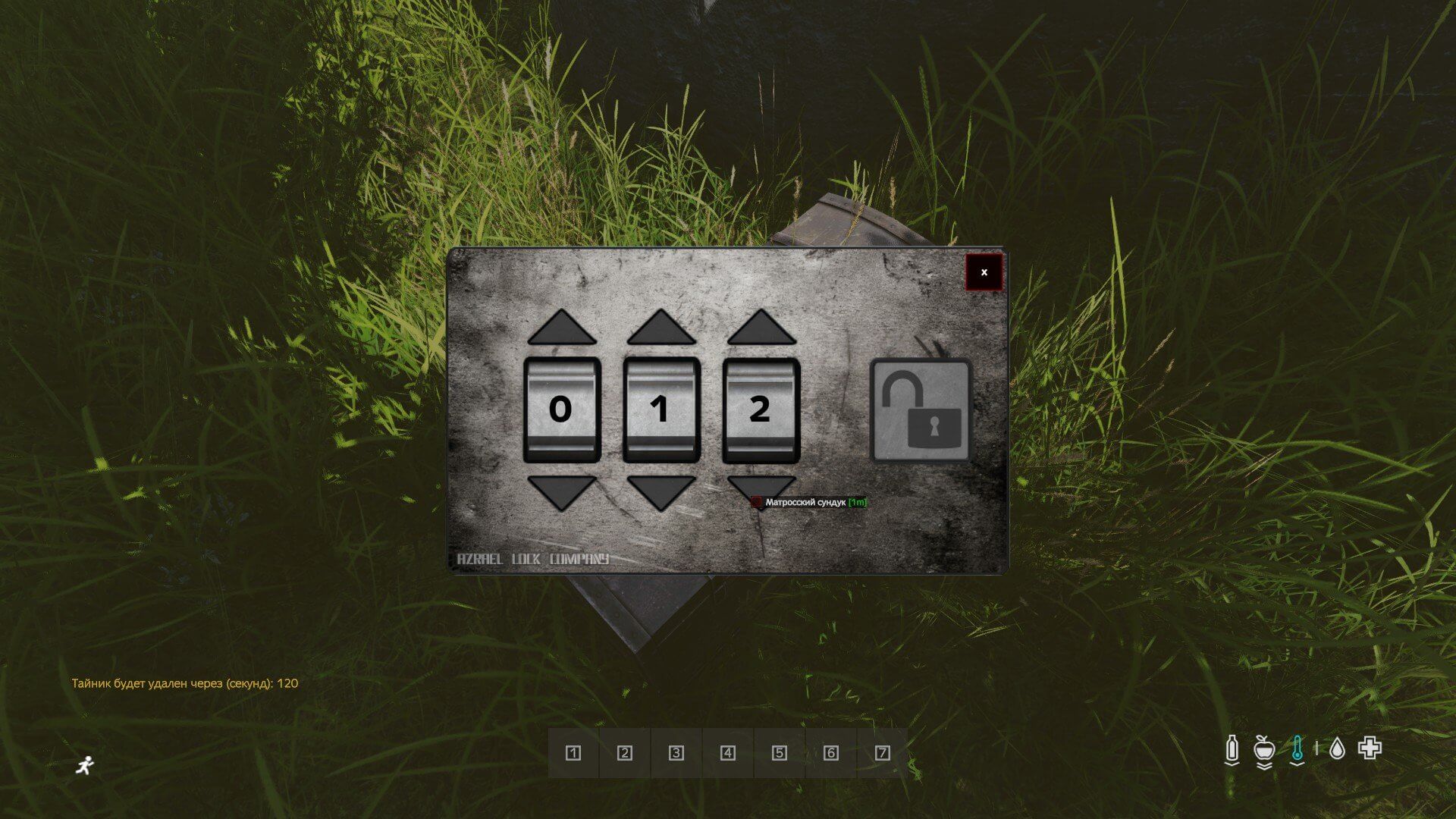Select hotbar slot 4
The image size is (1456, 819).
[728, 753]
